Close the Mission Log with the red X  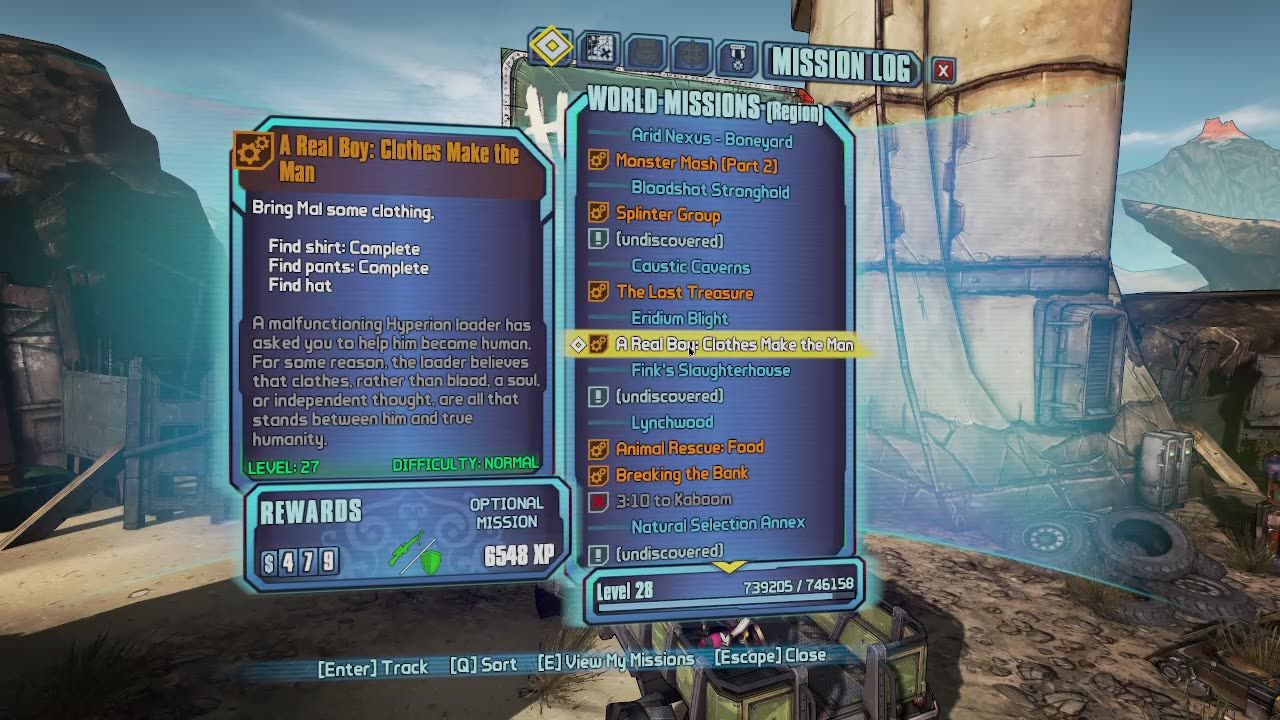pos(943,70)
